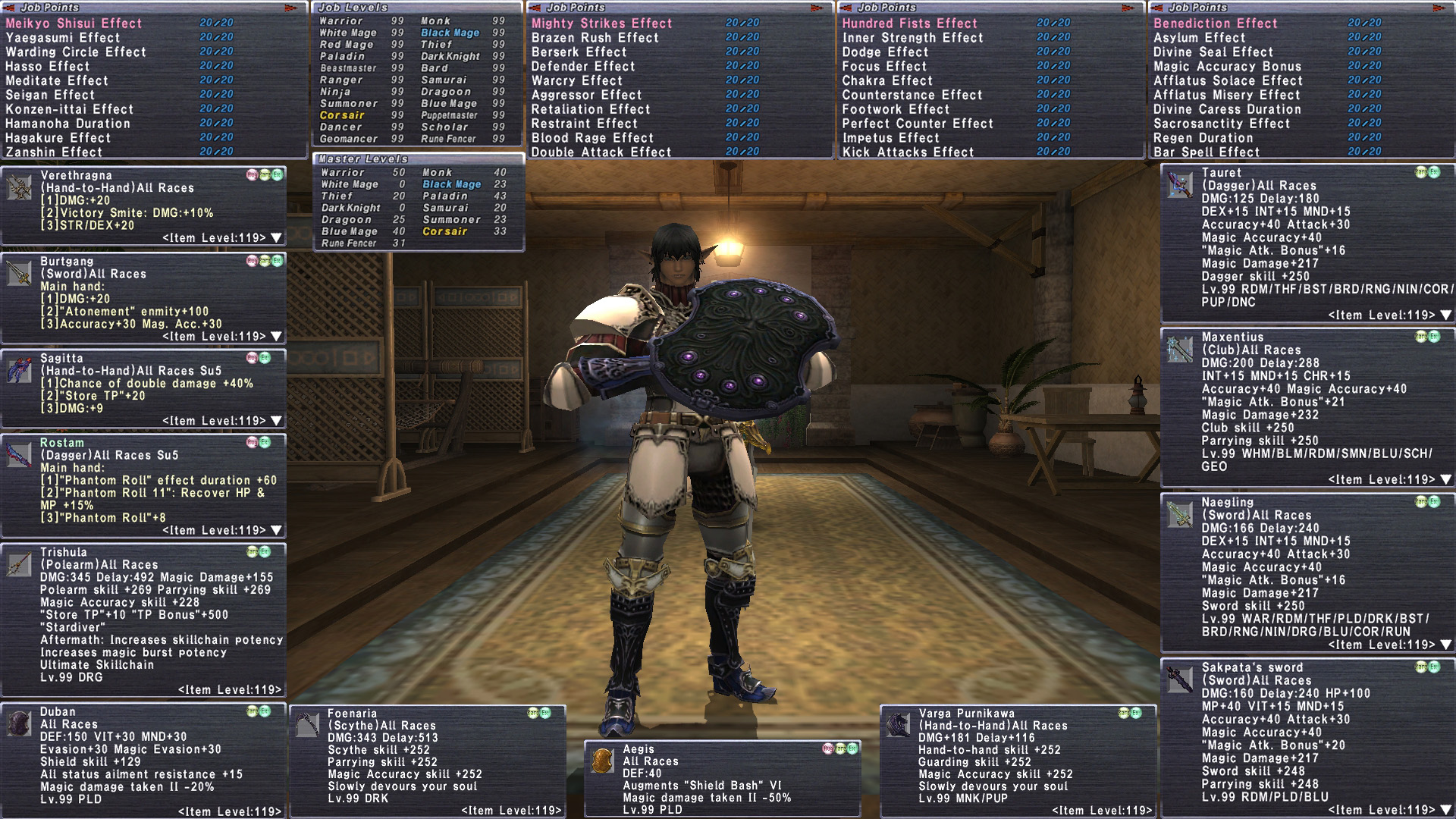
Task: Expand the Rostam item level arrow
Action: [x=276, y=530]
